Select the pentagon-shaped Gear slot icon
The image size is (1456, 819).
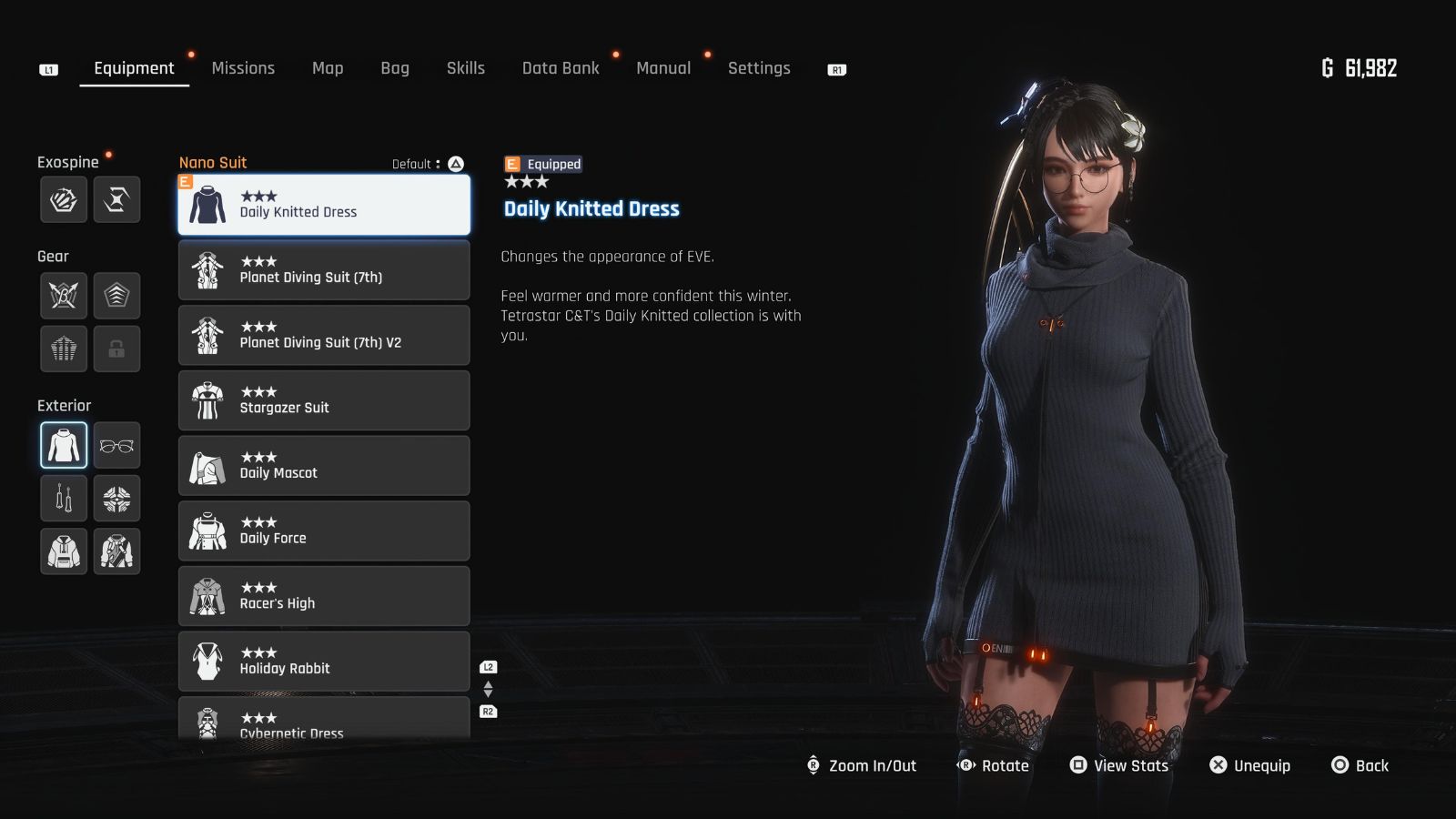click(116, 295)
